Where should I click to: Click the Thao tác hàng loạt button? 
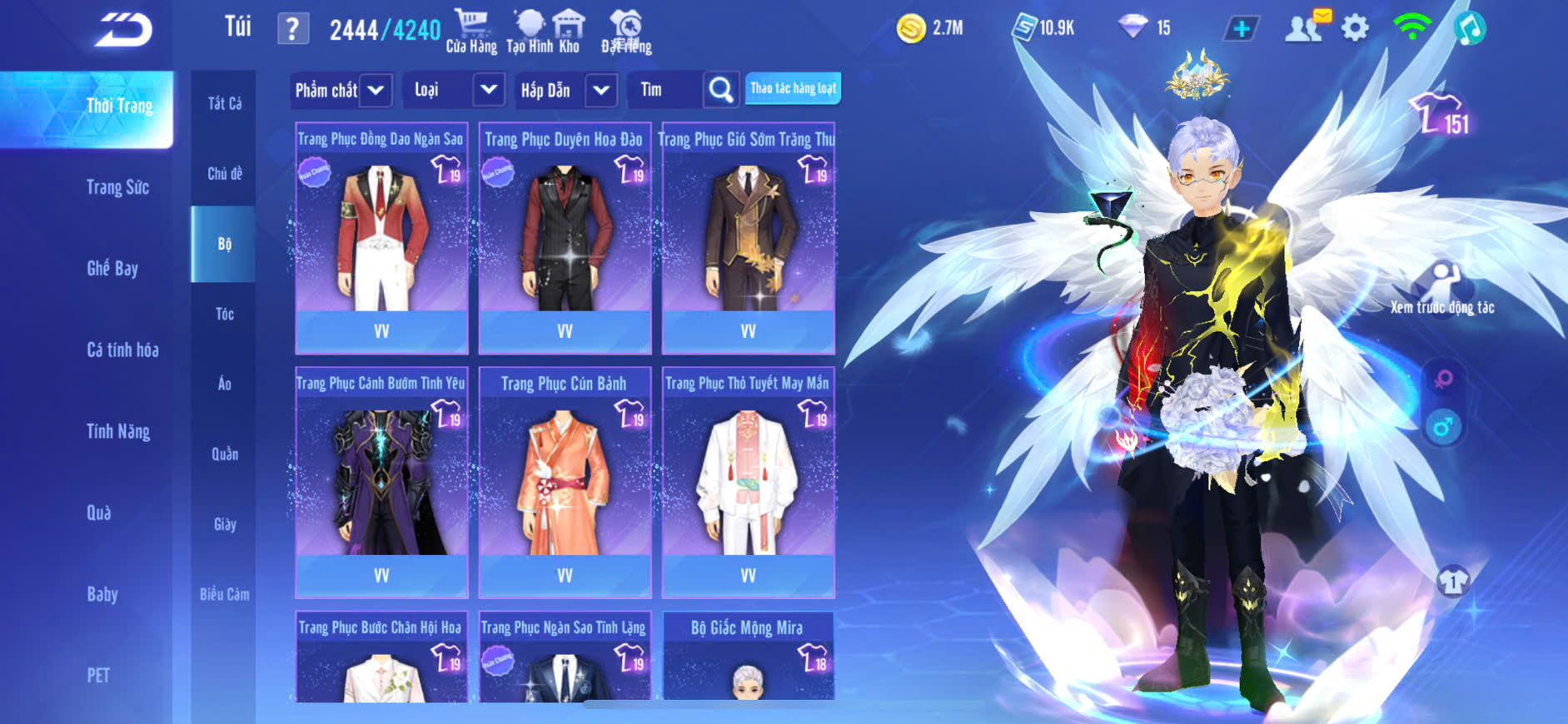(x=793, y=88)
